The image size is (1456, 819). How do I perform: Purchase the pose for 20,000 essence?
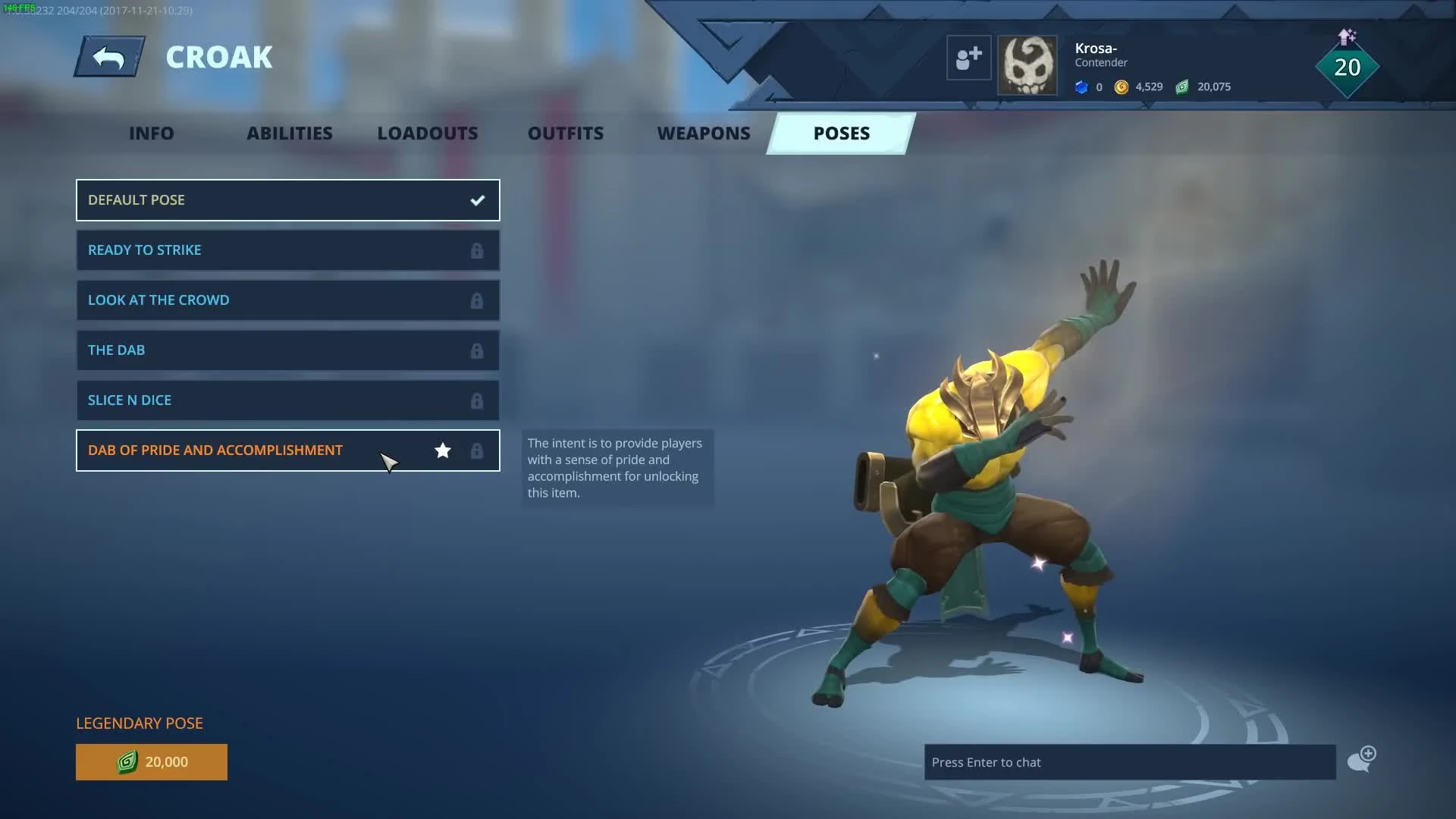point(151,762)
